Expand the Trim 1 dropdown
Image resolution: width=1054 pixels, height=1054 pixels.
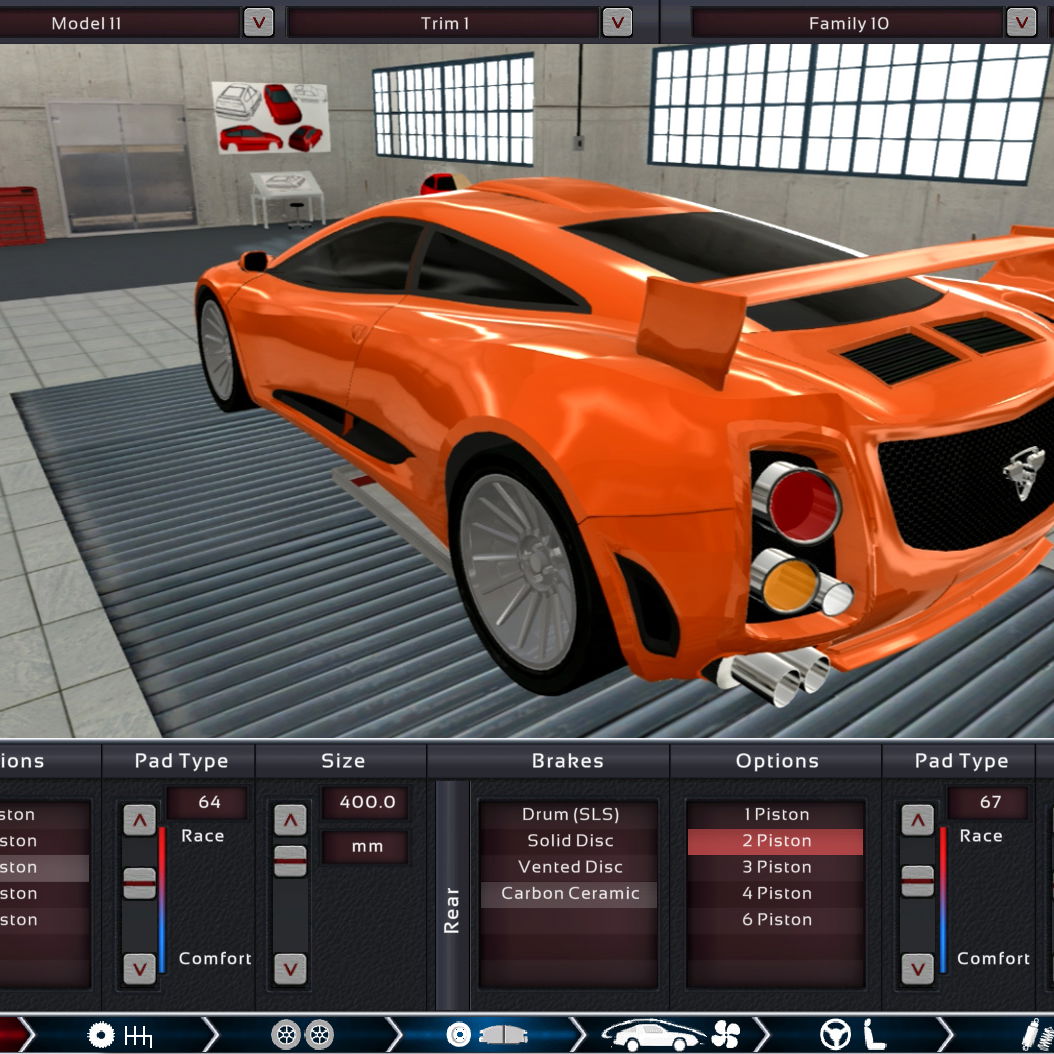[x=616, y=22]
